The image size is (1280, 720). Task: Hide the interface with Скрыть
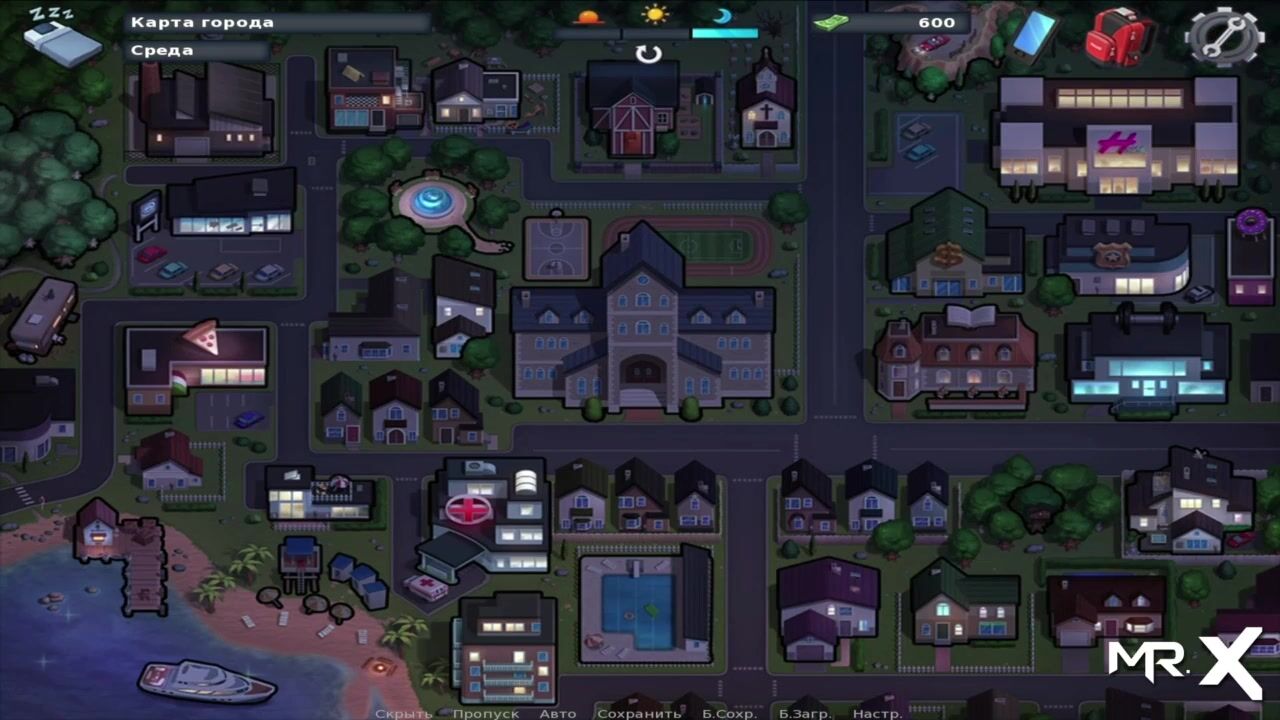[403, 713]
